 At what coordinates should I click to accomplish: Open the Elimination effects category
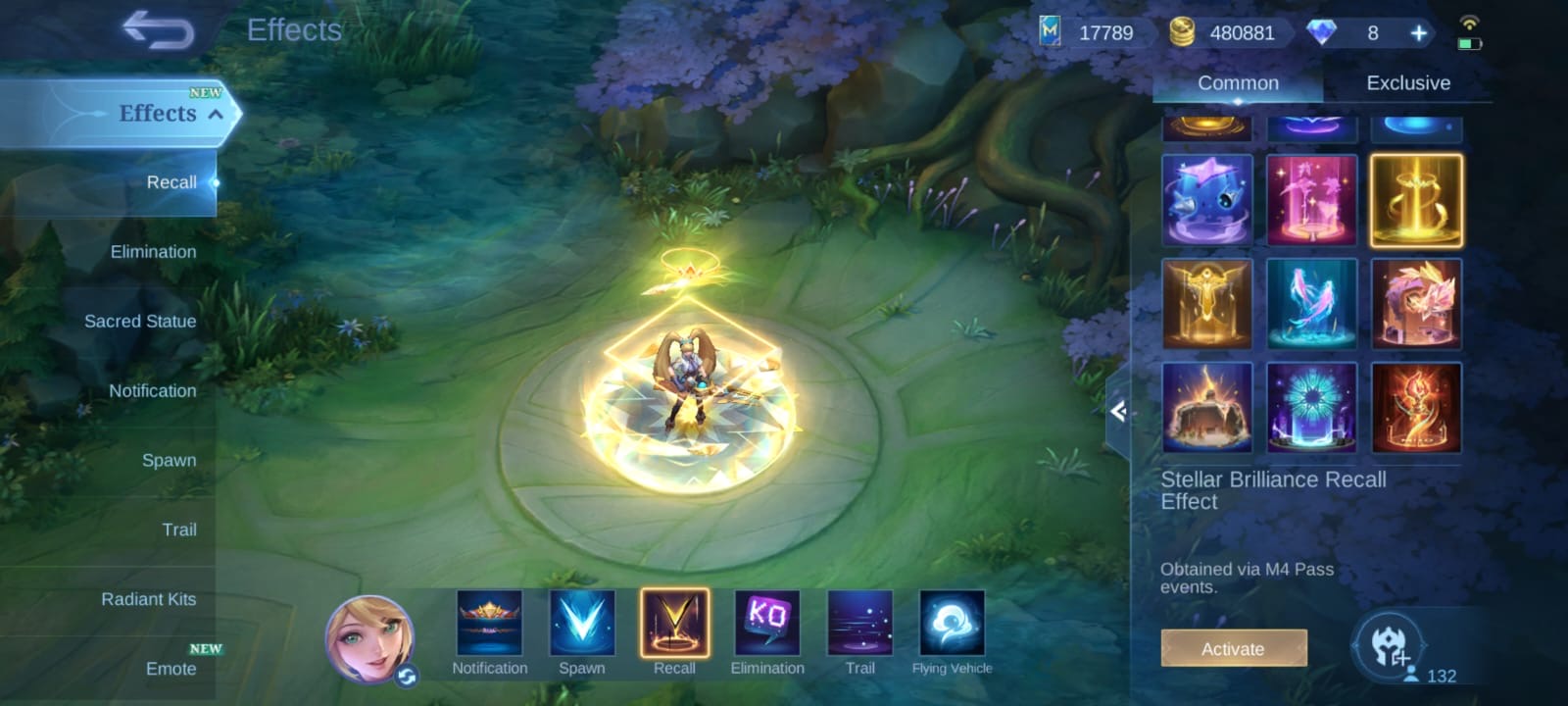(153, 252)
